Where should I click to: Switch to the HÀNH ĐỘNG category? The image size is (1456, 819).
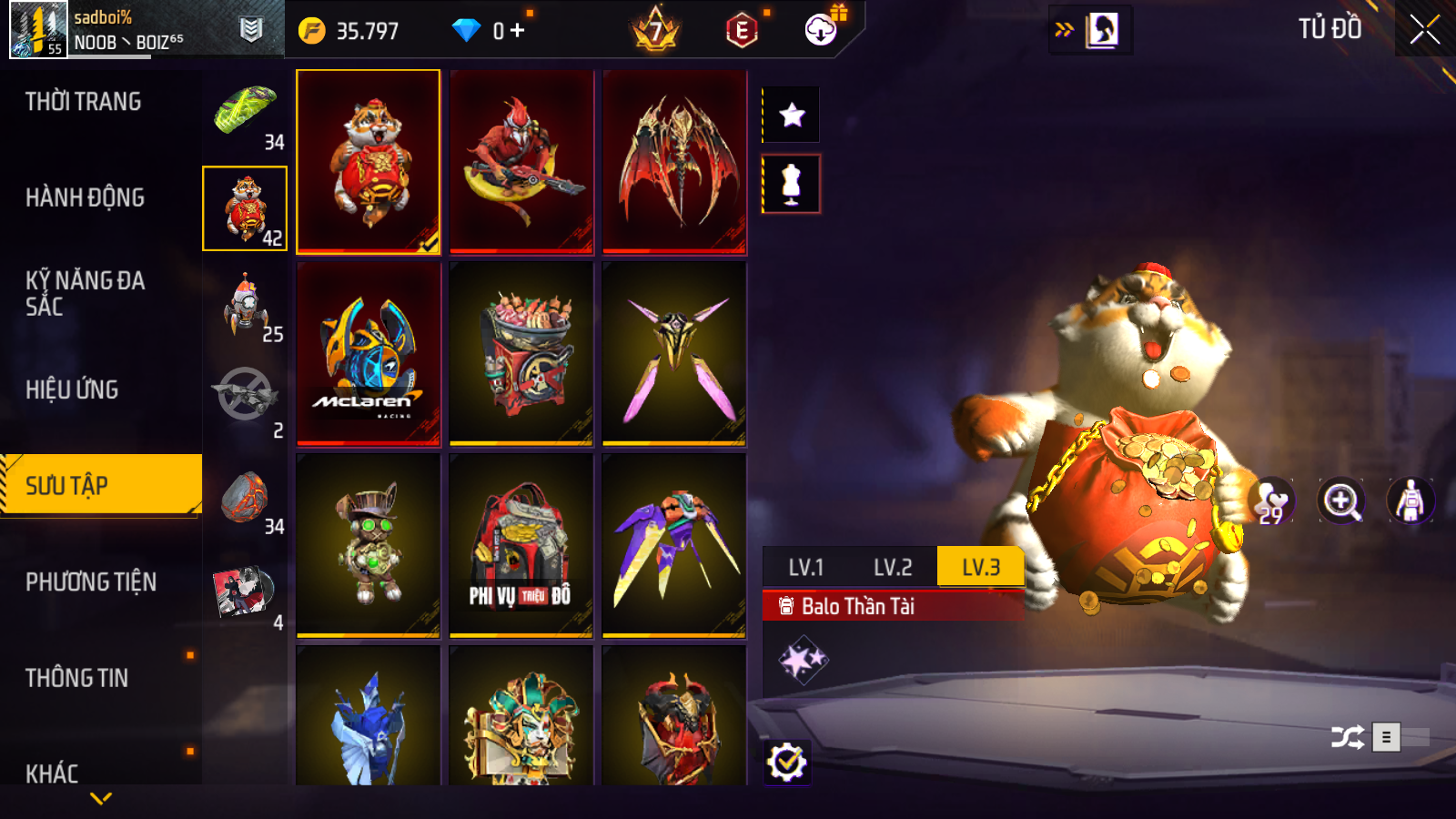[x=86, y=197]
